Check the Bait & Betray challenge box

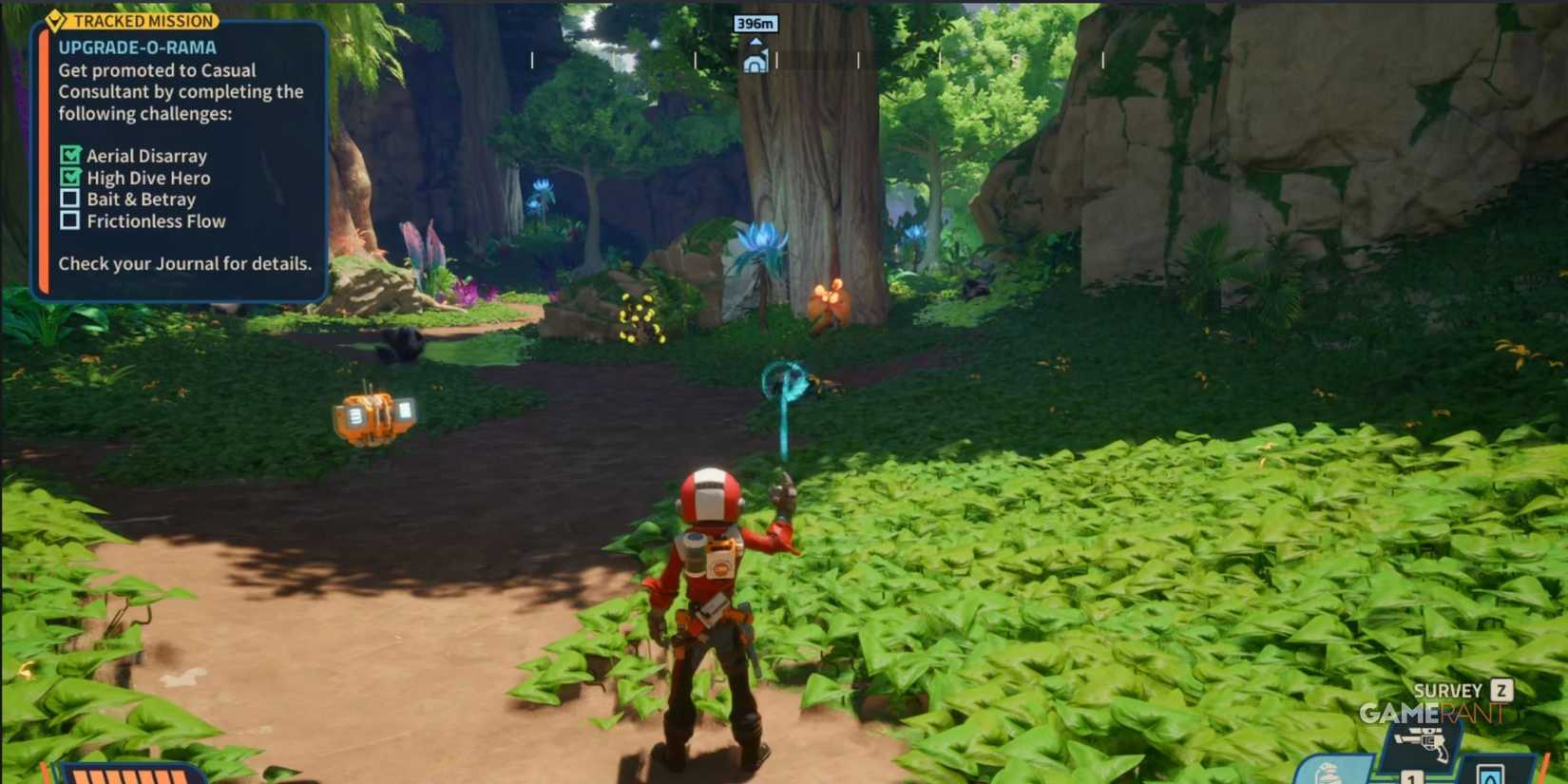pyautogui.click(x=69, y=200)
